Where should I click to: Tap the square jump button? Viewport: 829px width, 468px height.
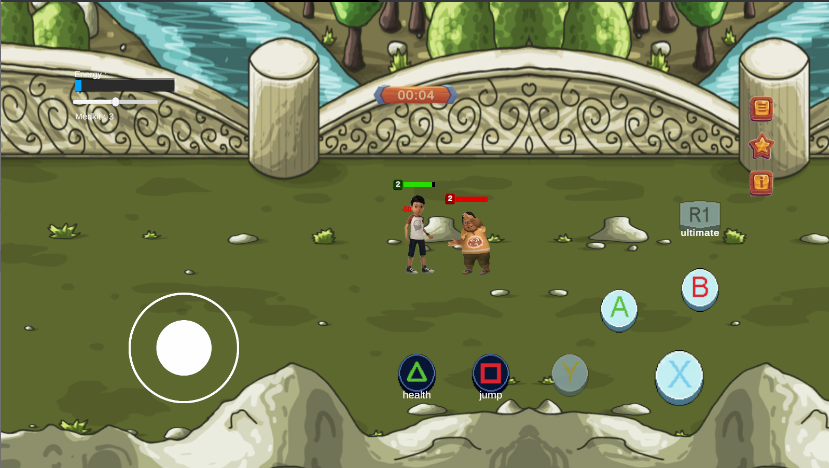pos(490,374)
